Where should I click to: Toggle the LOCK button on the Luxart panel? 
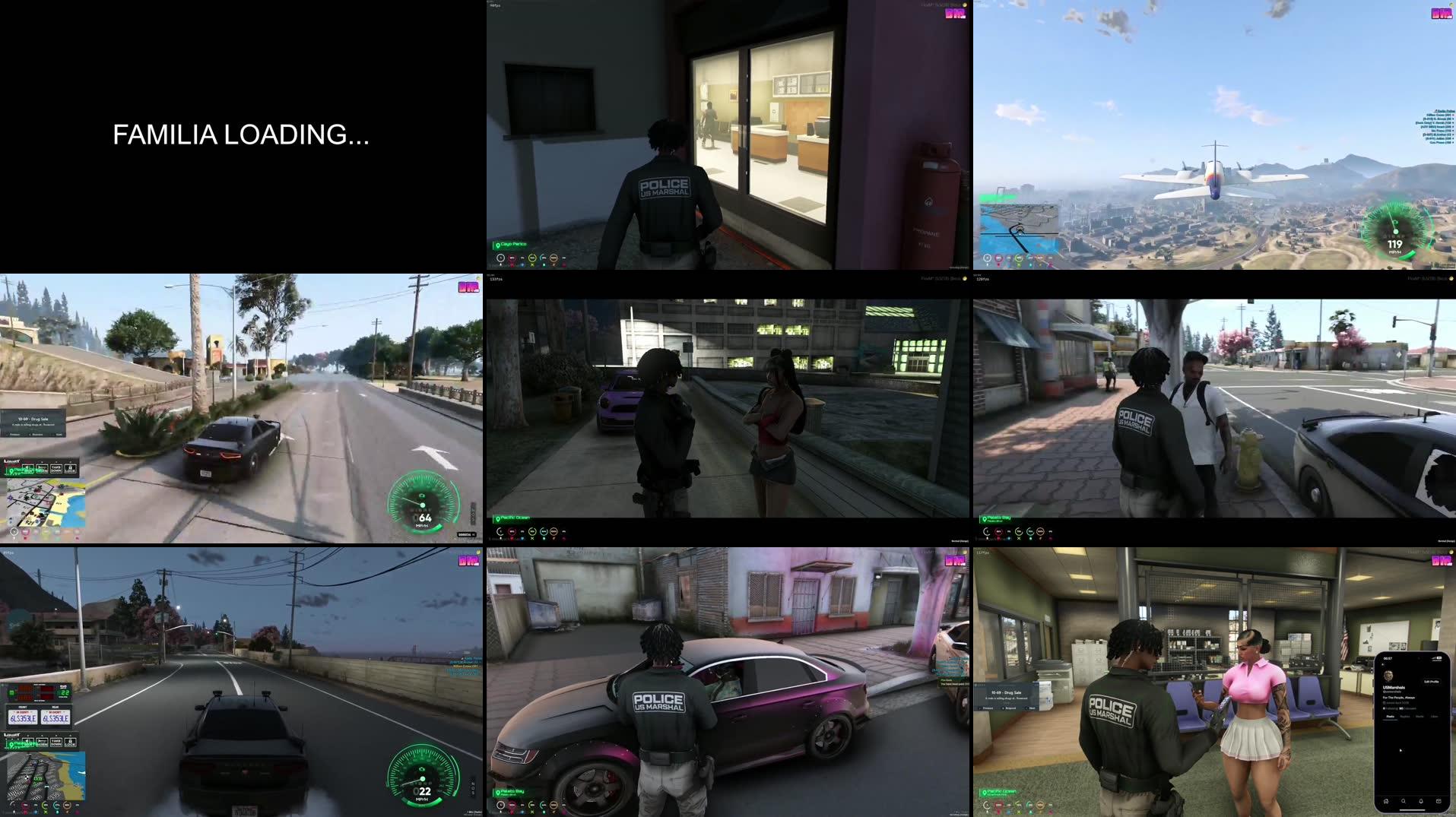tap(70, 743)
